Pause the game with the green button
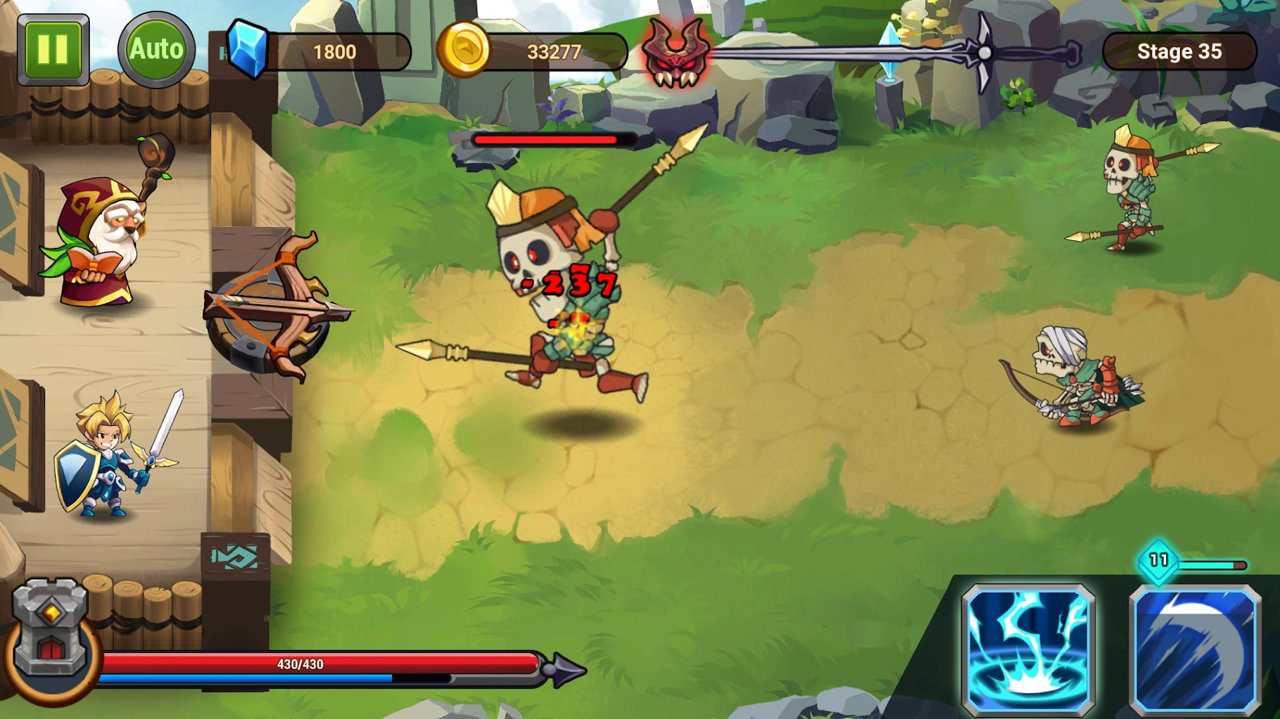This screenshot has height=719, width=1280. tap(52, 50)
